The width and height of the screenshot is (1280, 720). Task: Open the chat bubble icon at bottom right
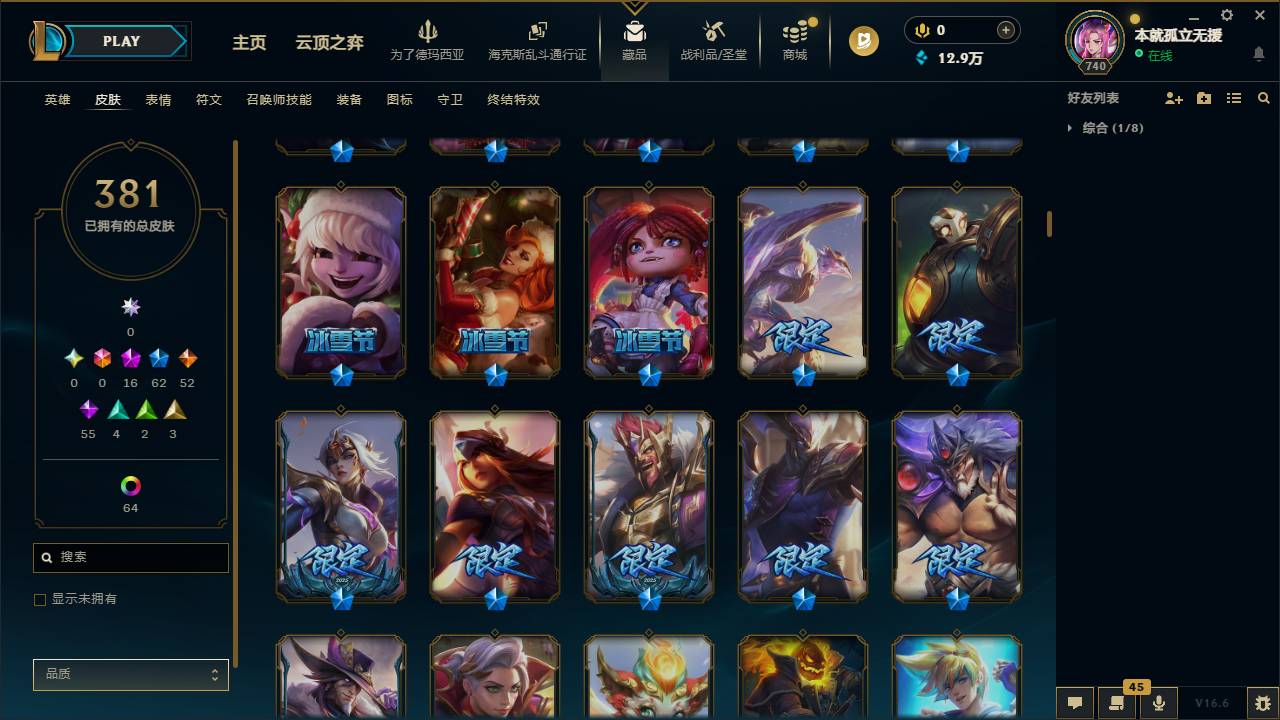1075,703
